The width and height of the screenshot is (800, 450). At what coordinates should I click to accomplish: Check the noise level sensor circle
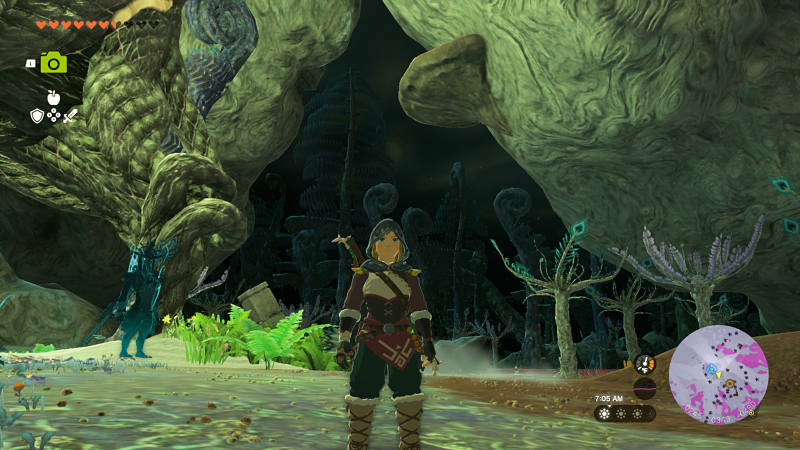coord(644,388)
